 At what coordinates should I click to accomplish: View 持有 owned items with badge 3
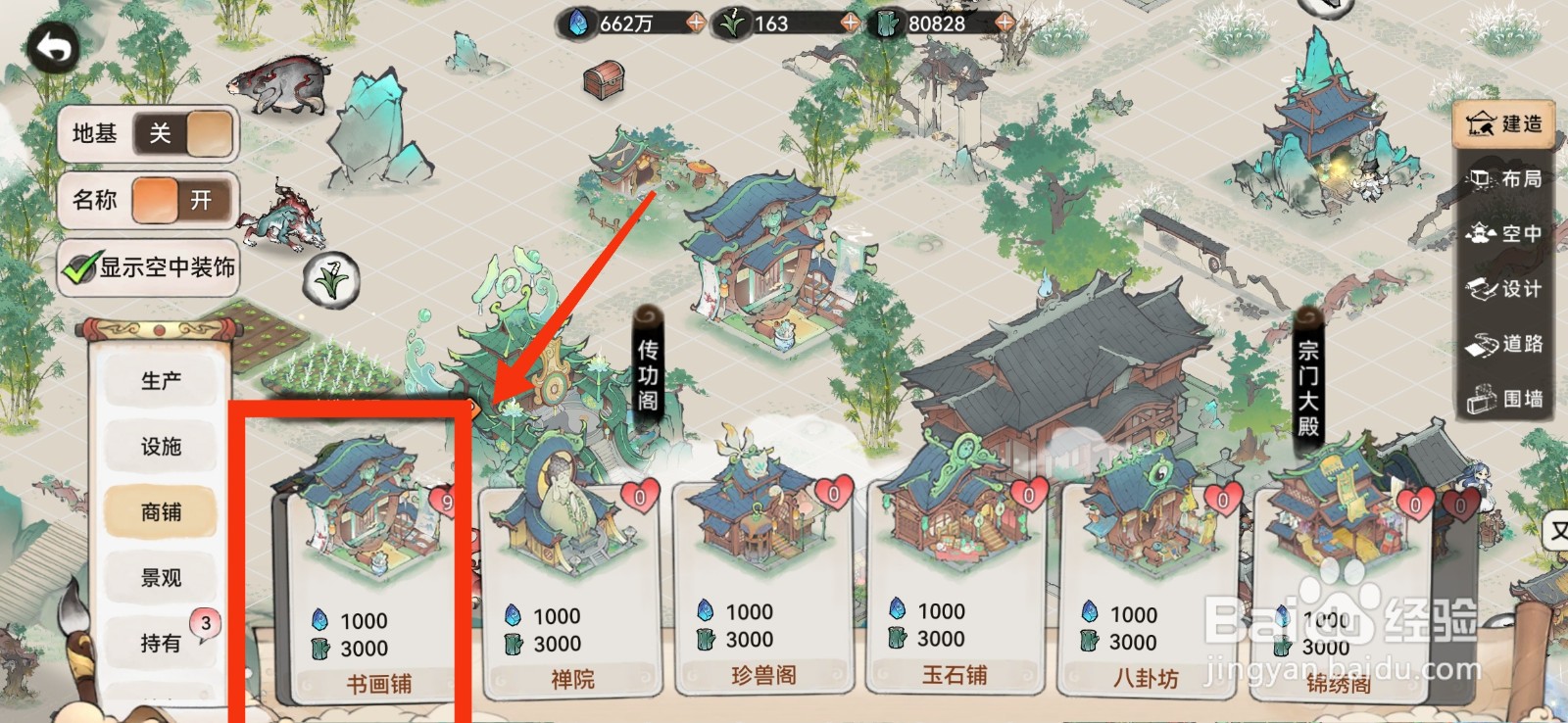160,643
